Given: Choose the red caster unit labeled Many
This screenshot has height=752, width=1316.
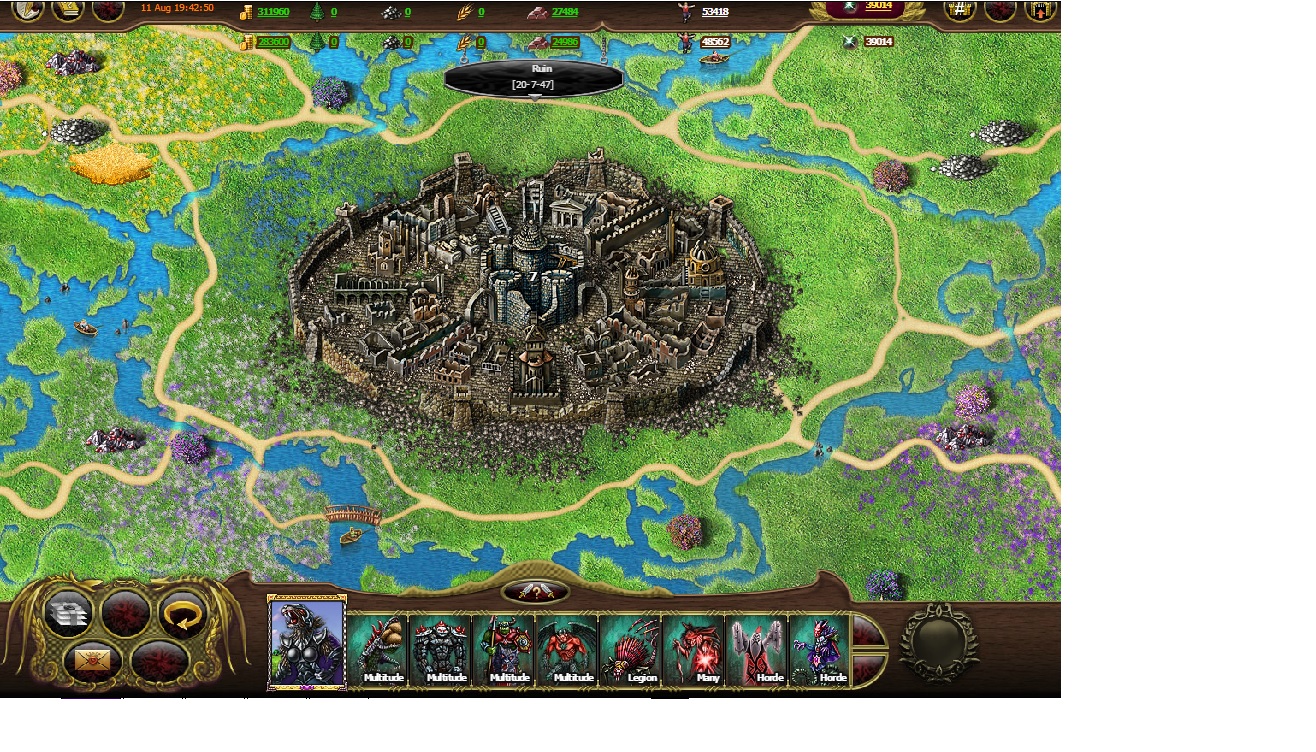Looking at the screenshot, I should coord(695,649).
